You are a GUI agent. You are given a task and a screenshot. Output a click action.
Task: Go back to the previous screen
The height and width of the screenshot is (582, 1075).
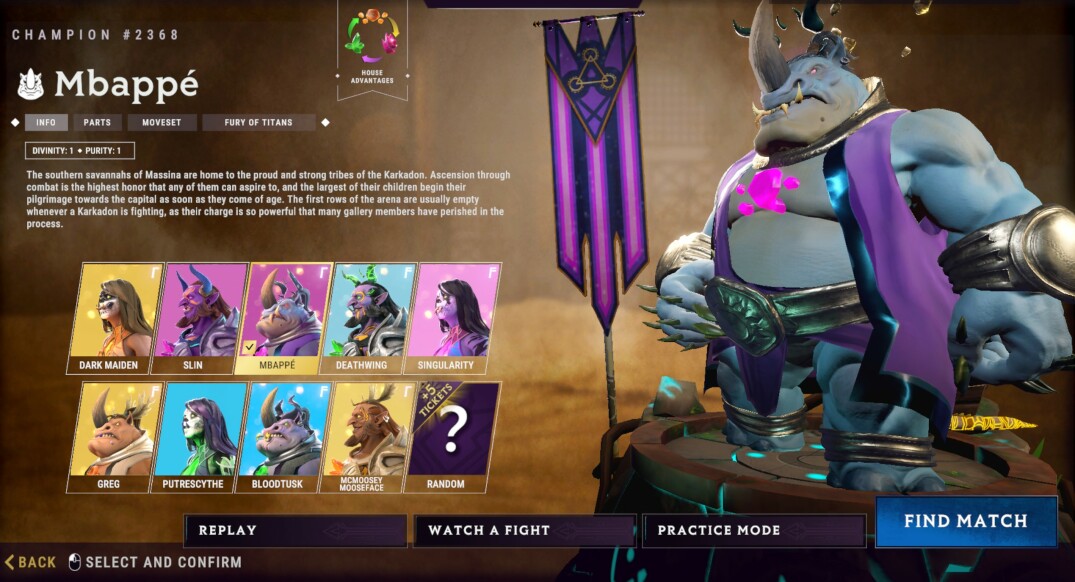(31, 562)
